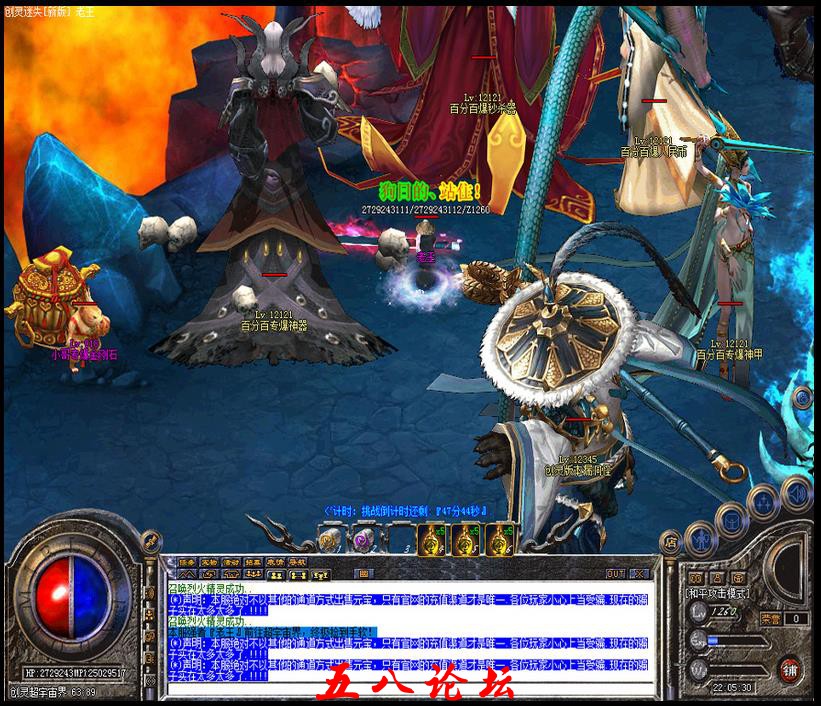Select the first chat channel tab

(x=187, y=562)
